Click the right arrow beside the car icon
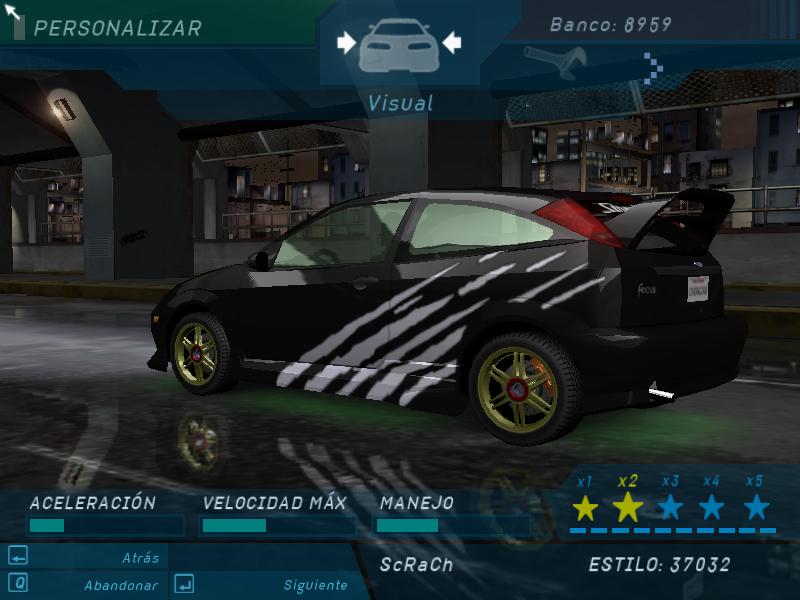Viewport: 800px width, 600px height. click(452, 42)
